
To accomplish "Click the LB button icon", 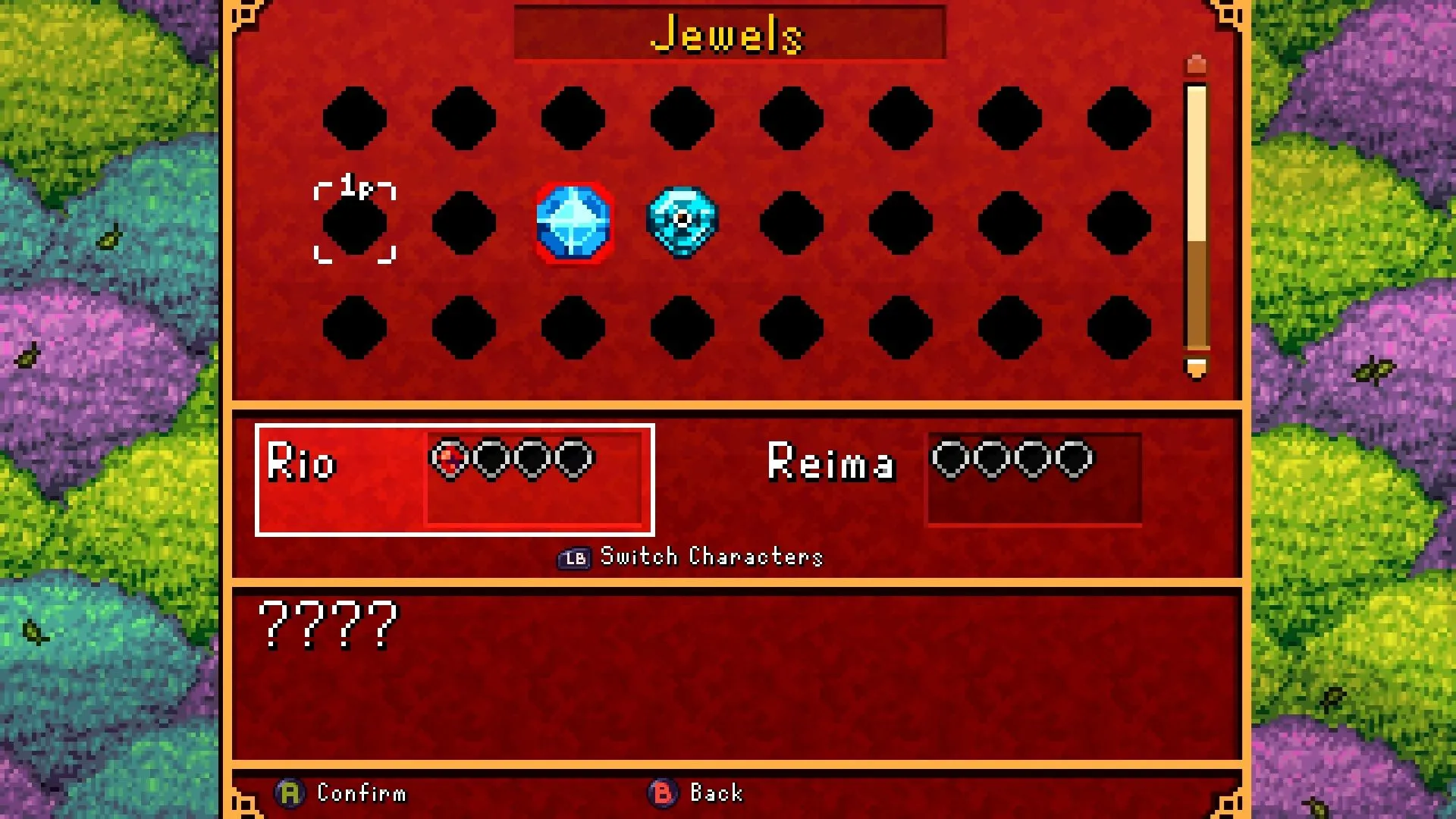I will click(x=574, y=557).
